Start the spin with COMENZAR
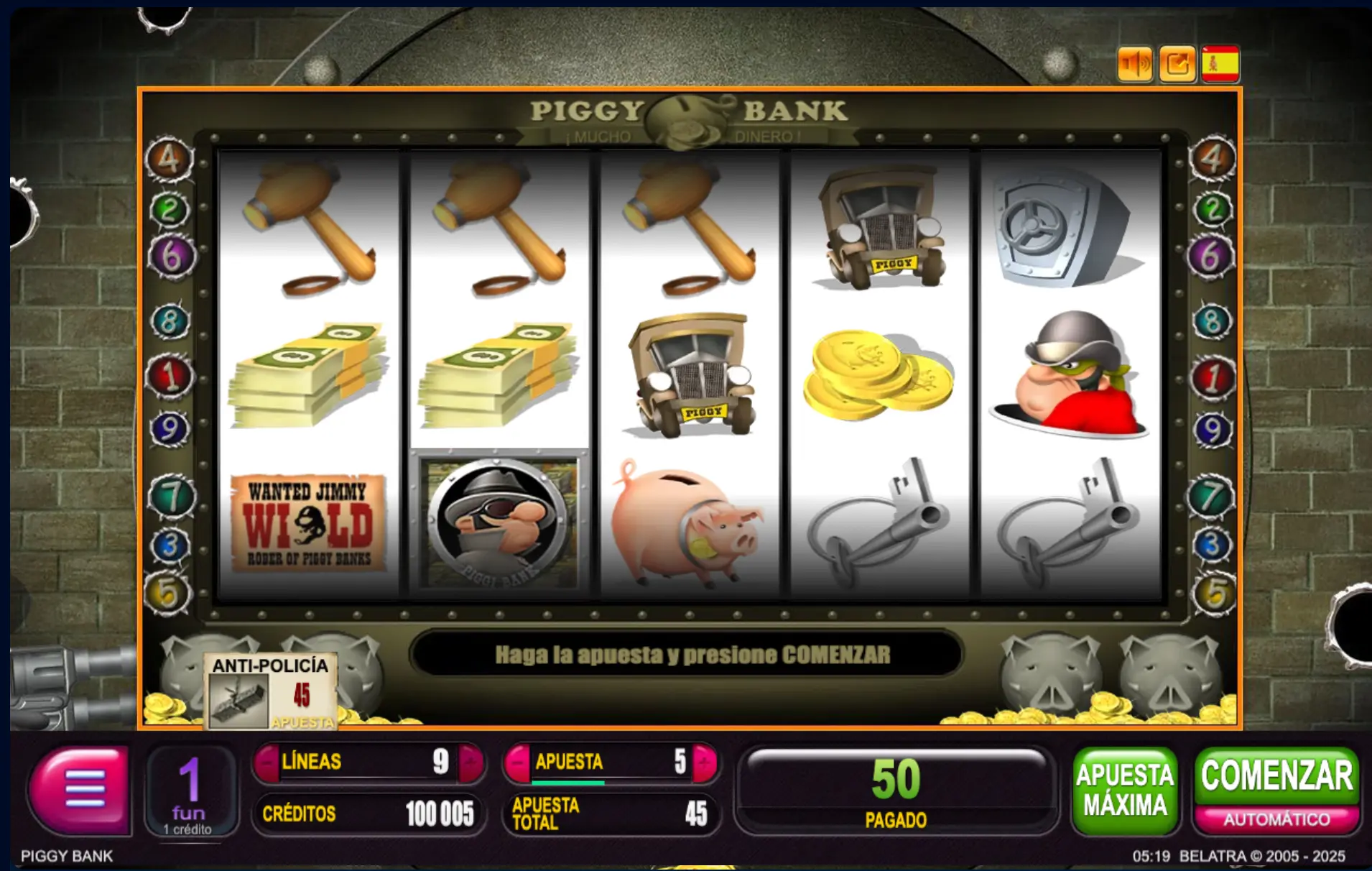1372x871 pixels. pos(1276,776)
